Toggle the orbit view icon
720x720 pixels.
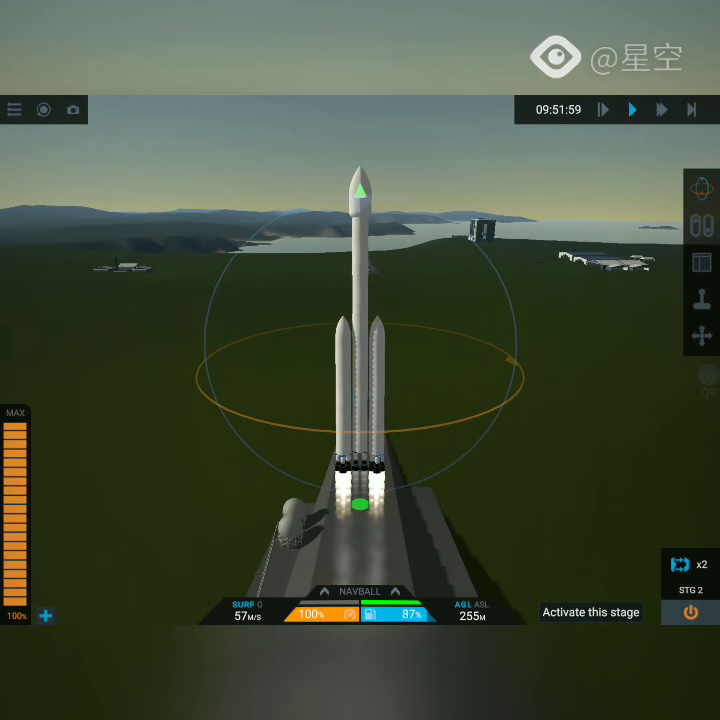point(702,188)
